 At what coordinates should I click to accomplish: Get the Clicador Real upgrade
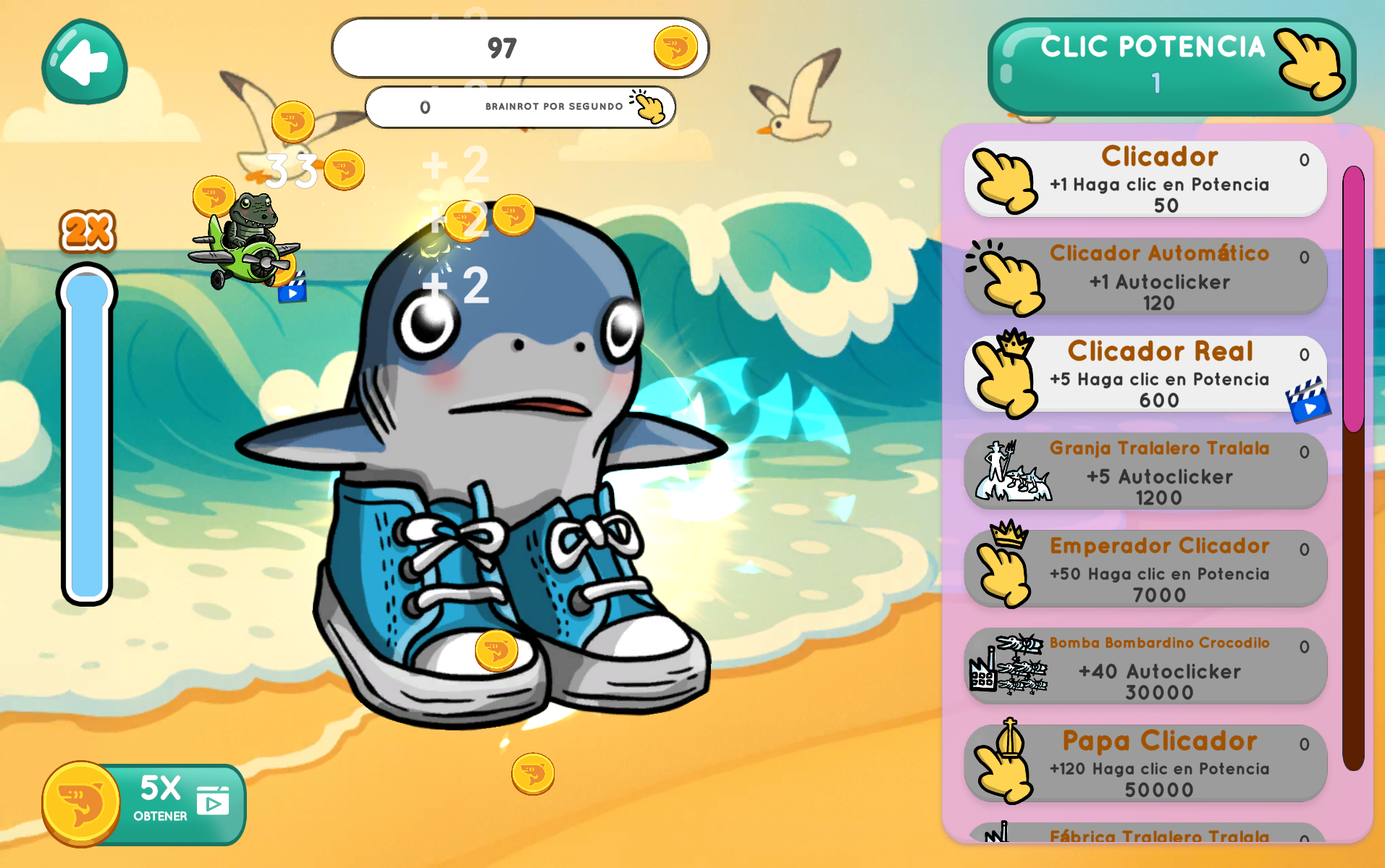[x=1145, y=374]
